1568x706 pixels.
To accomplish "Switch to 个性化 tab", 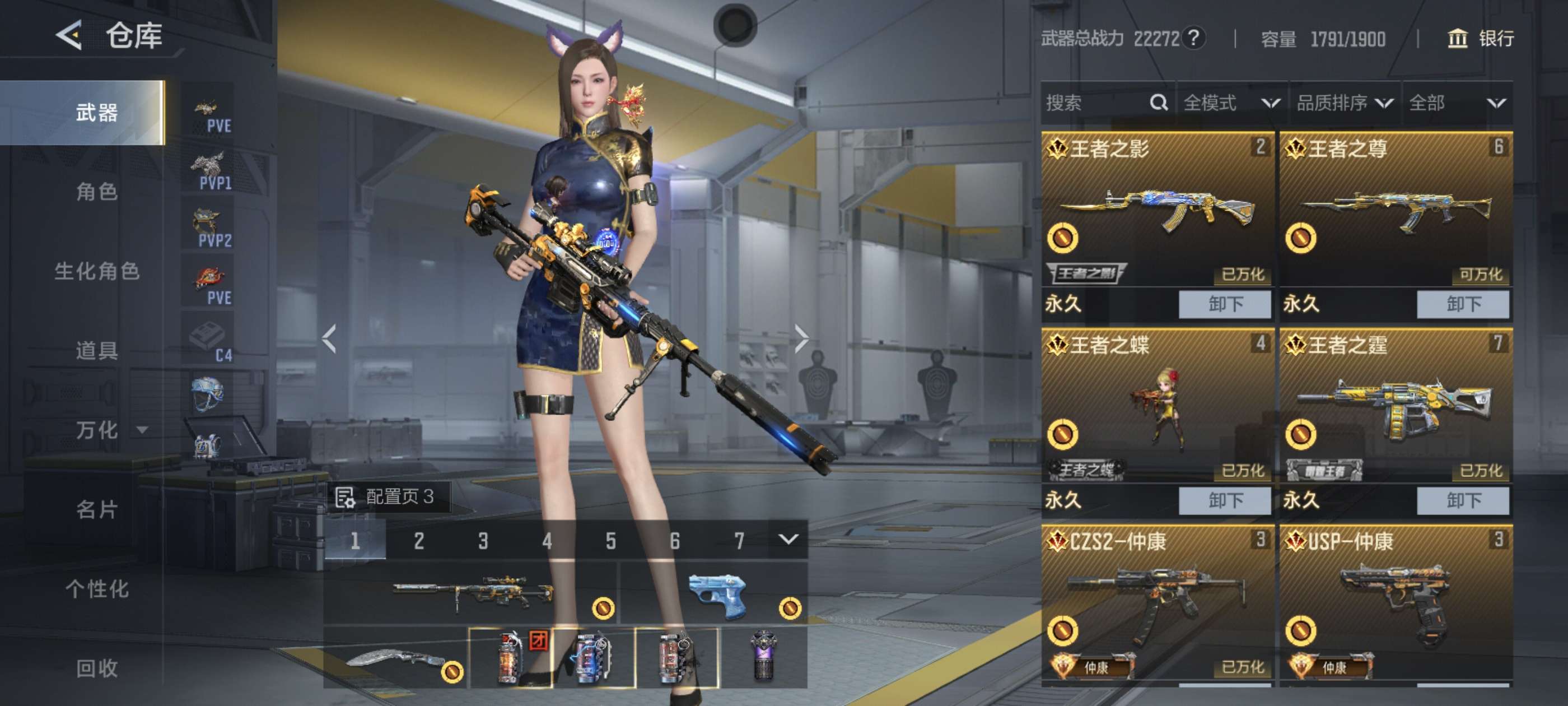I will (96, 588).
